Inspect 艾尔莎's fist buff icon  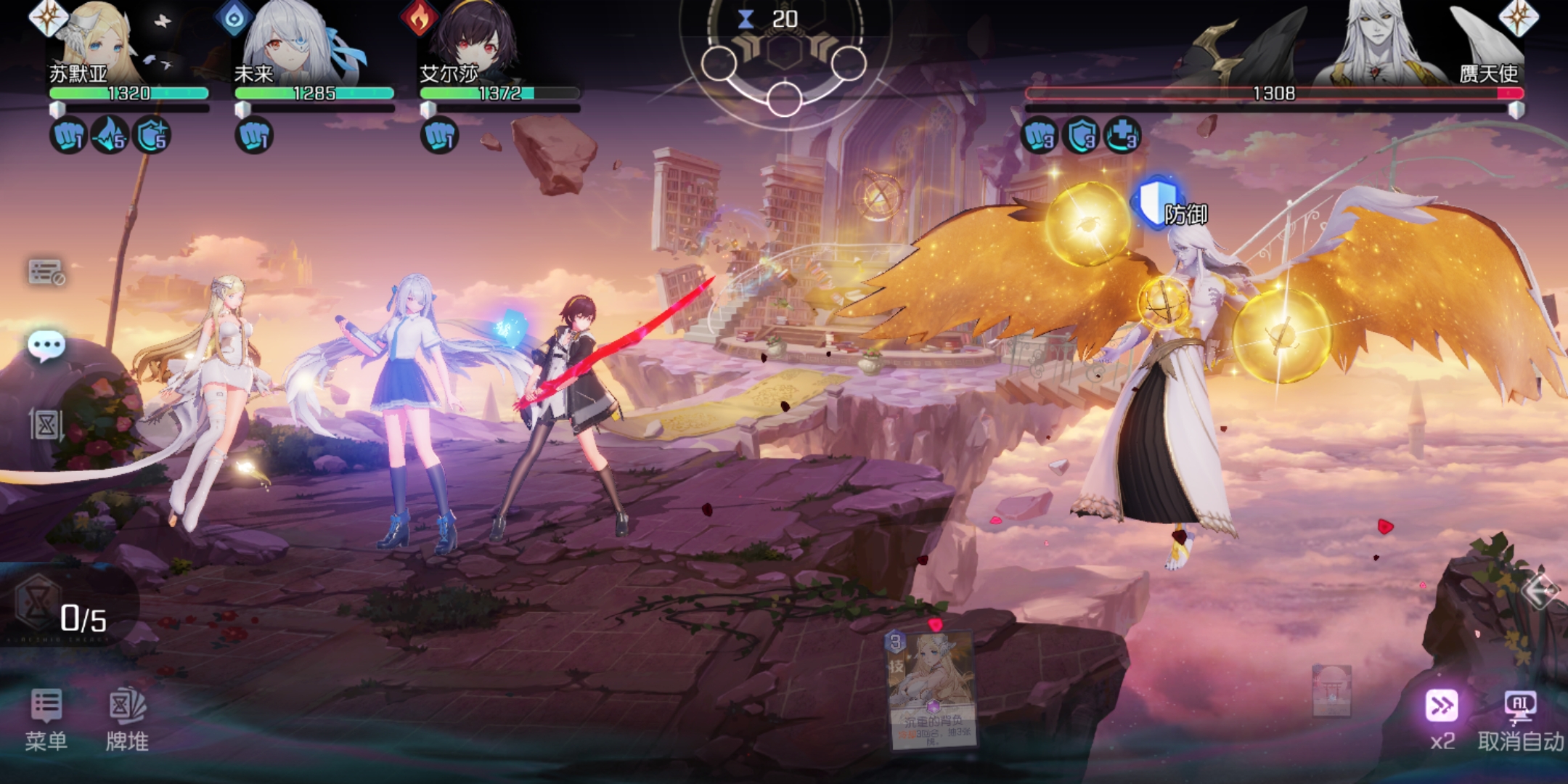439,136
